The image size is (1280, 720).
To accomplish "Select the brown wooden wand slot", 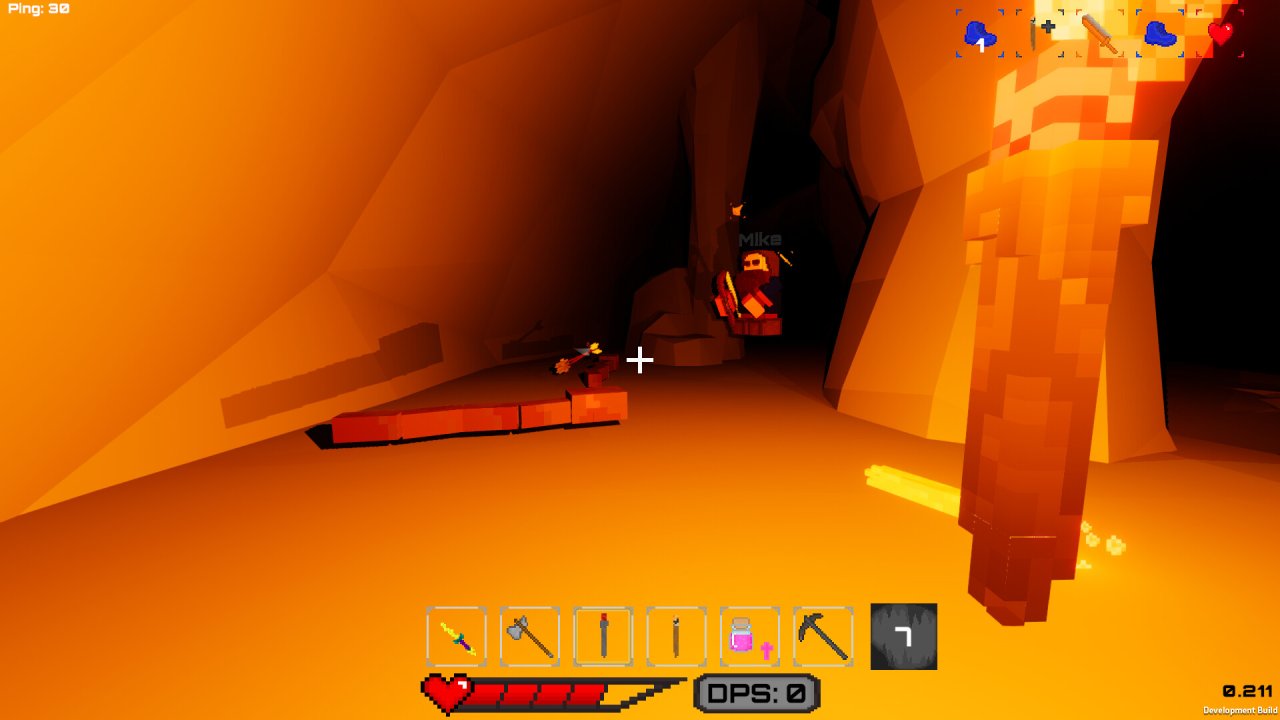I will [x=676, y=636].
